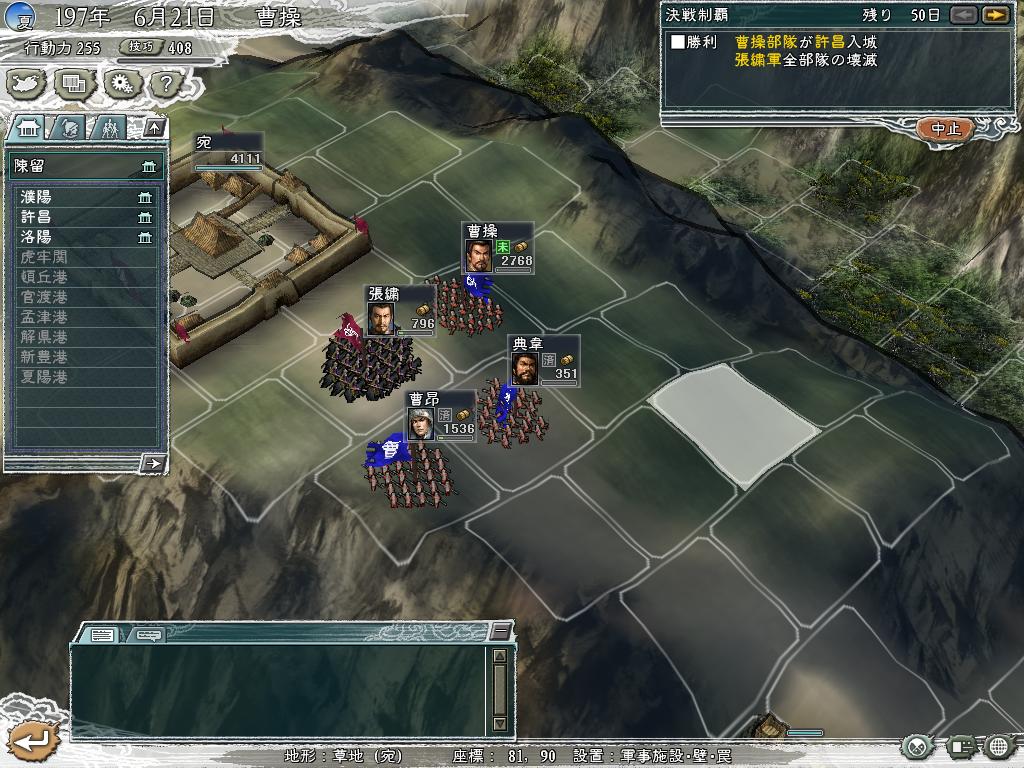Switch to the officer helmet tab
Image resolution: width=1024 pixels, height=768 pixels.
[68, 127]
